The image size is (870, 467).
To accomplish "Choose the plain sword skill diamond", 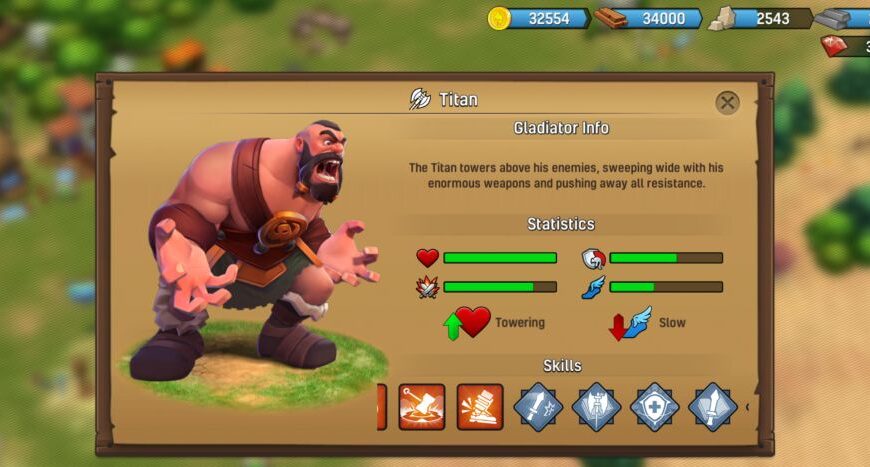I will tap(713, 407).
